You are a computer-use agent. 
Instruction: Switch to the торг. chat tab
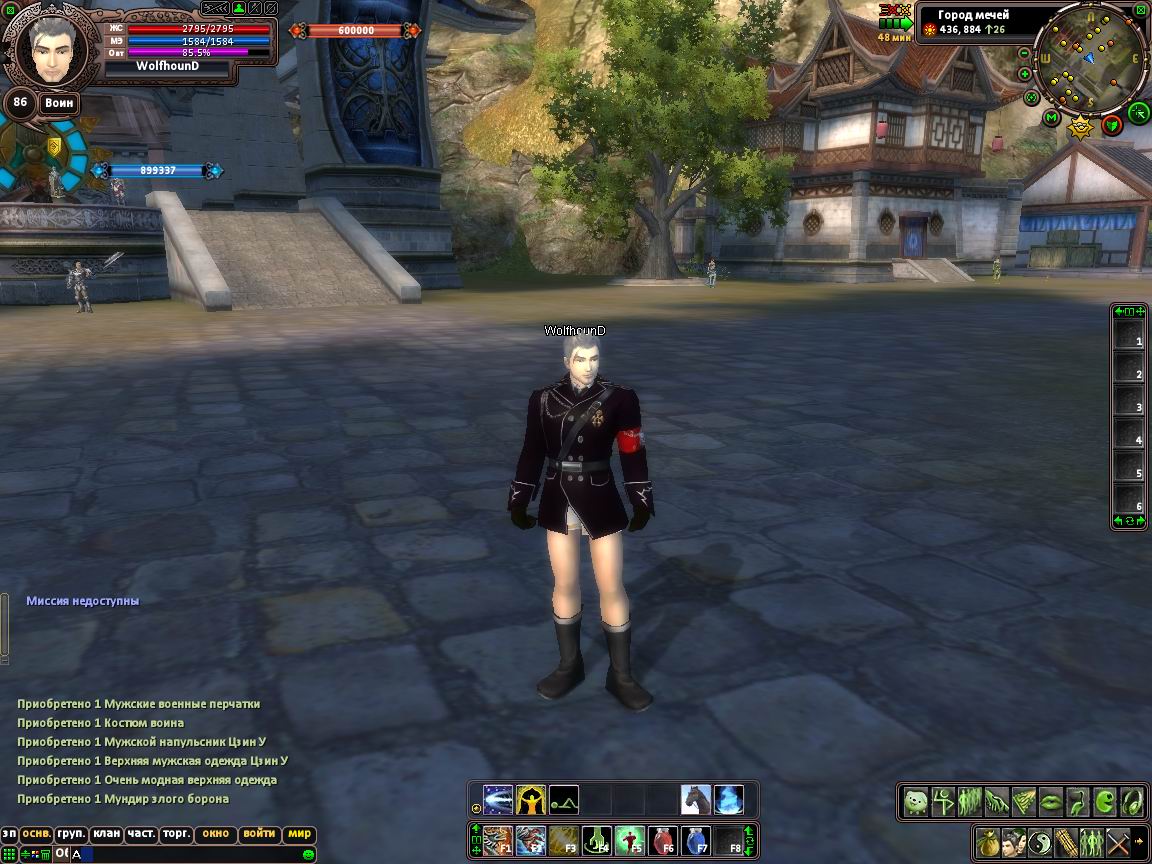point(177,834)
